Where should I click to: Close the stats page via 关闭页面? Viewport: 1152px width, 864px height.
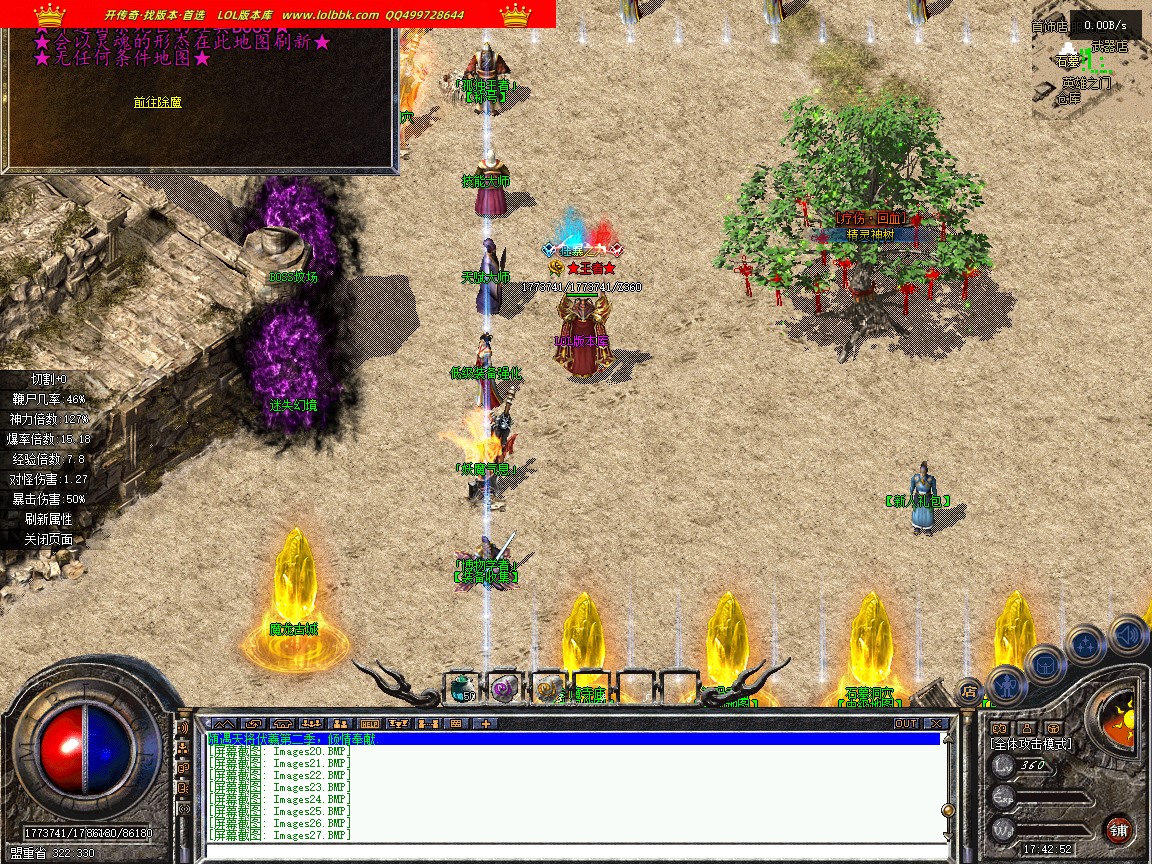click(48, 539)
